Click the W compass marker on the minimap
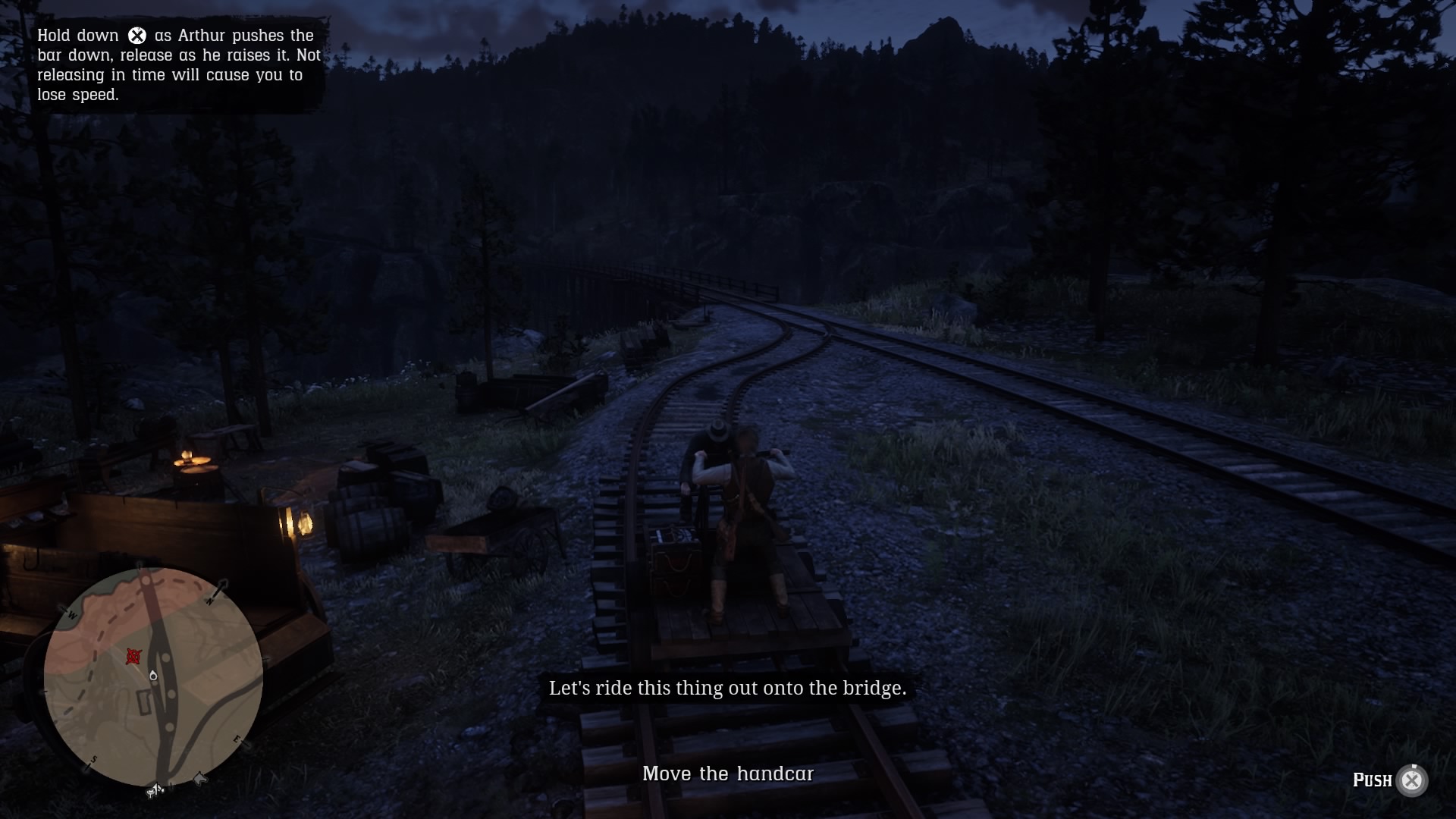Screen dimensions: 1456x819 pos(71,615)
